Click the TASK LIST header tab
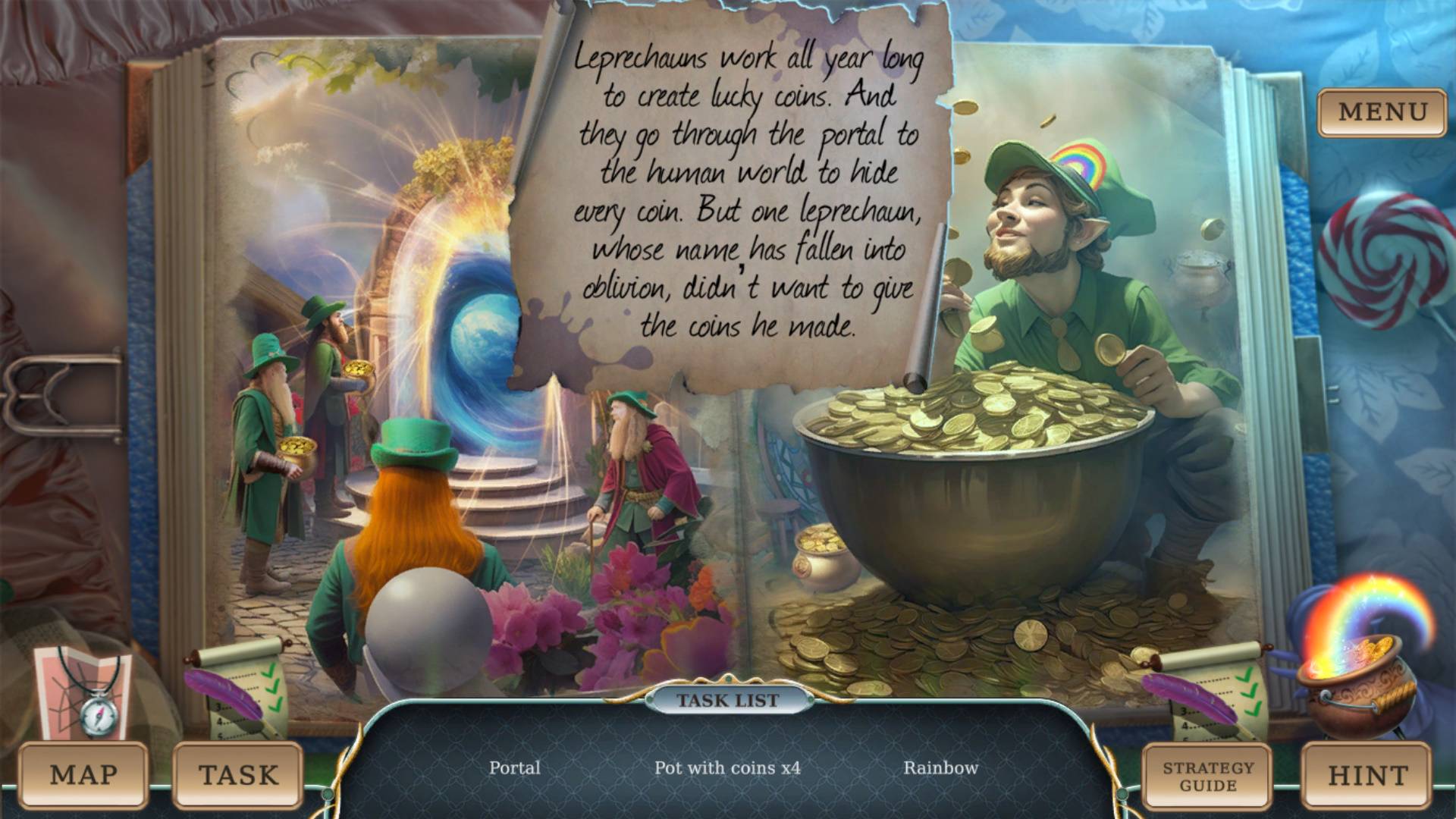Image resolution: width=1456 pixels, height=819 pixels. 728,700
